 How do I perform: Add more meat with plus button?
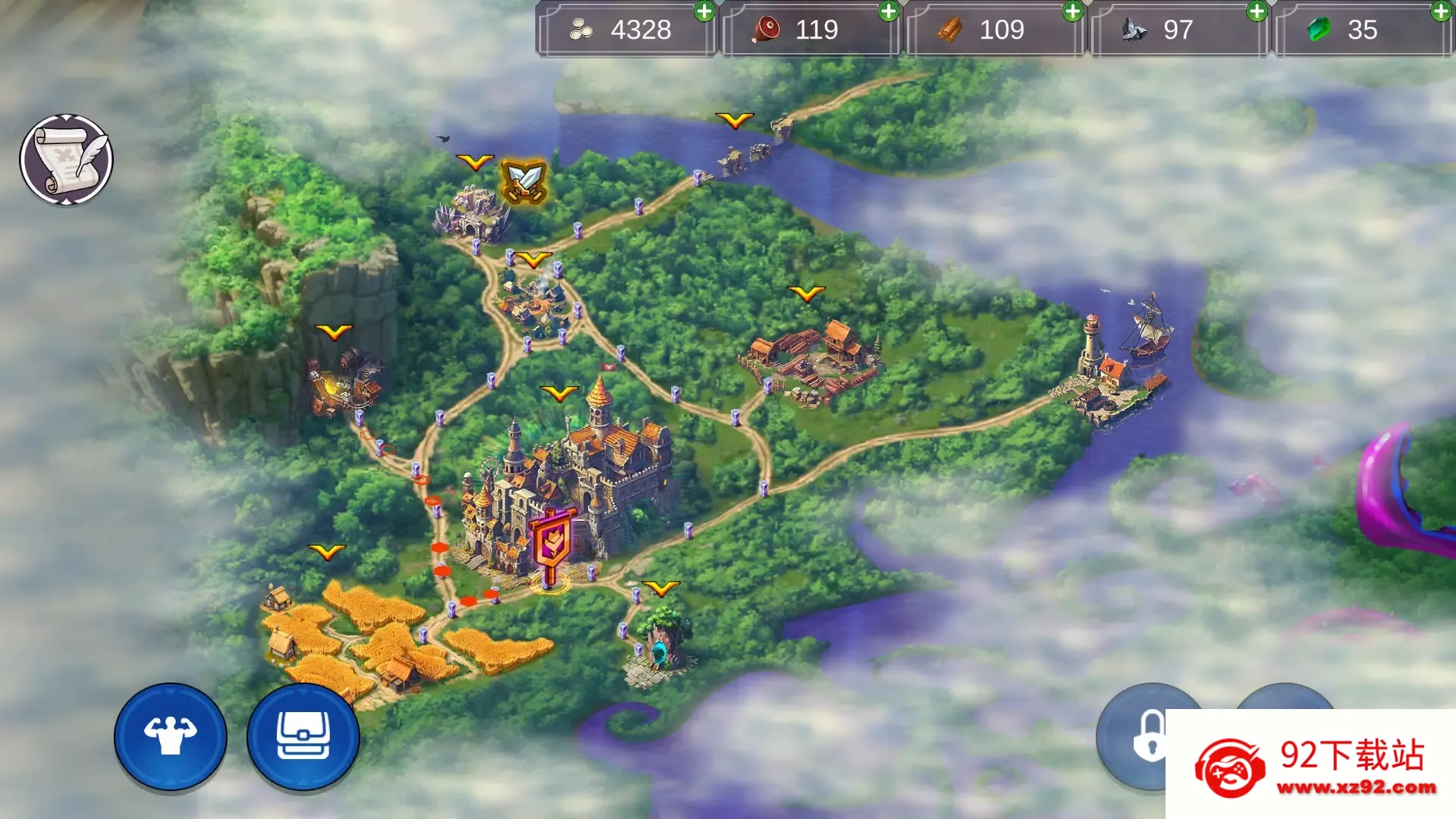[888, 11]
